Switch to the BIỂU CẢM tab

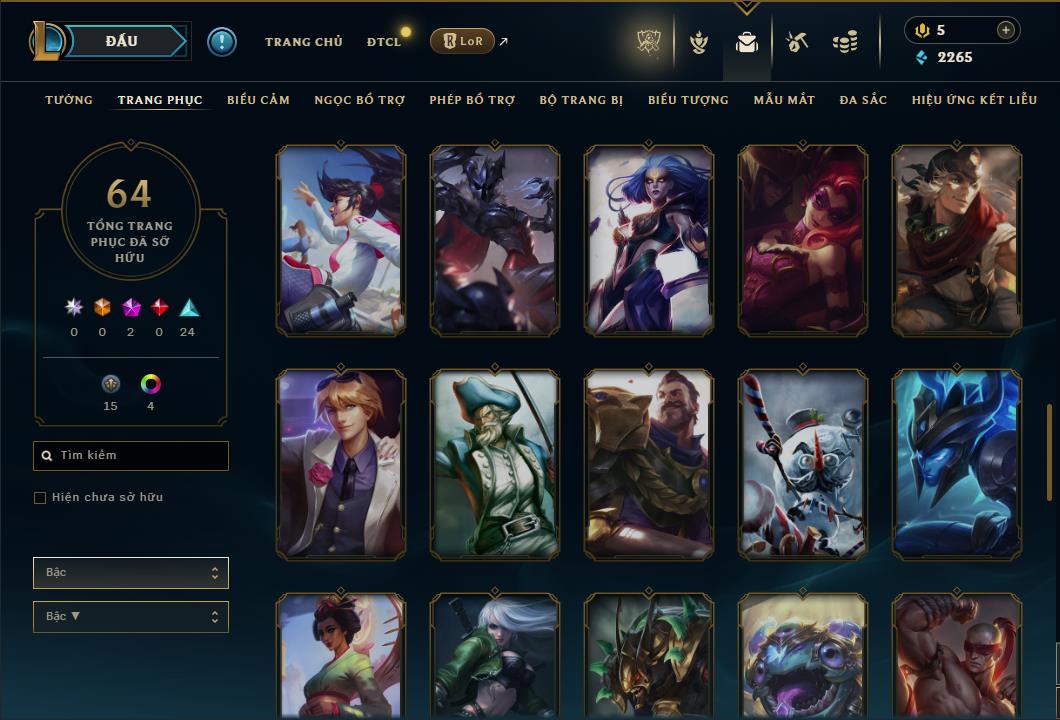(258, 100)
